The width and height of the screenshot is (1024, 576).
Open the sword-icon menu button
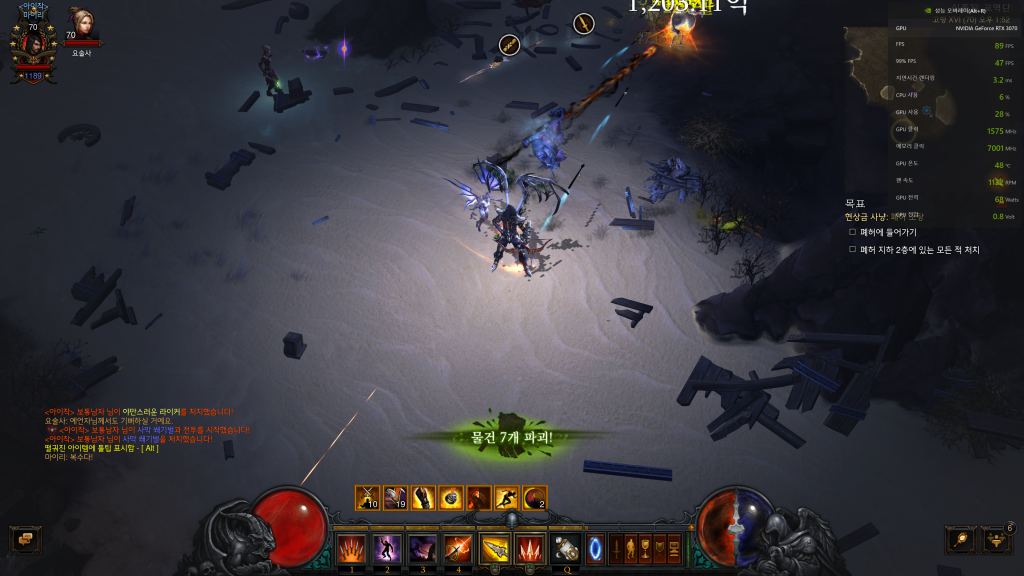click(x=616, y=548)
